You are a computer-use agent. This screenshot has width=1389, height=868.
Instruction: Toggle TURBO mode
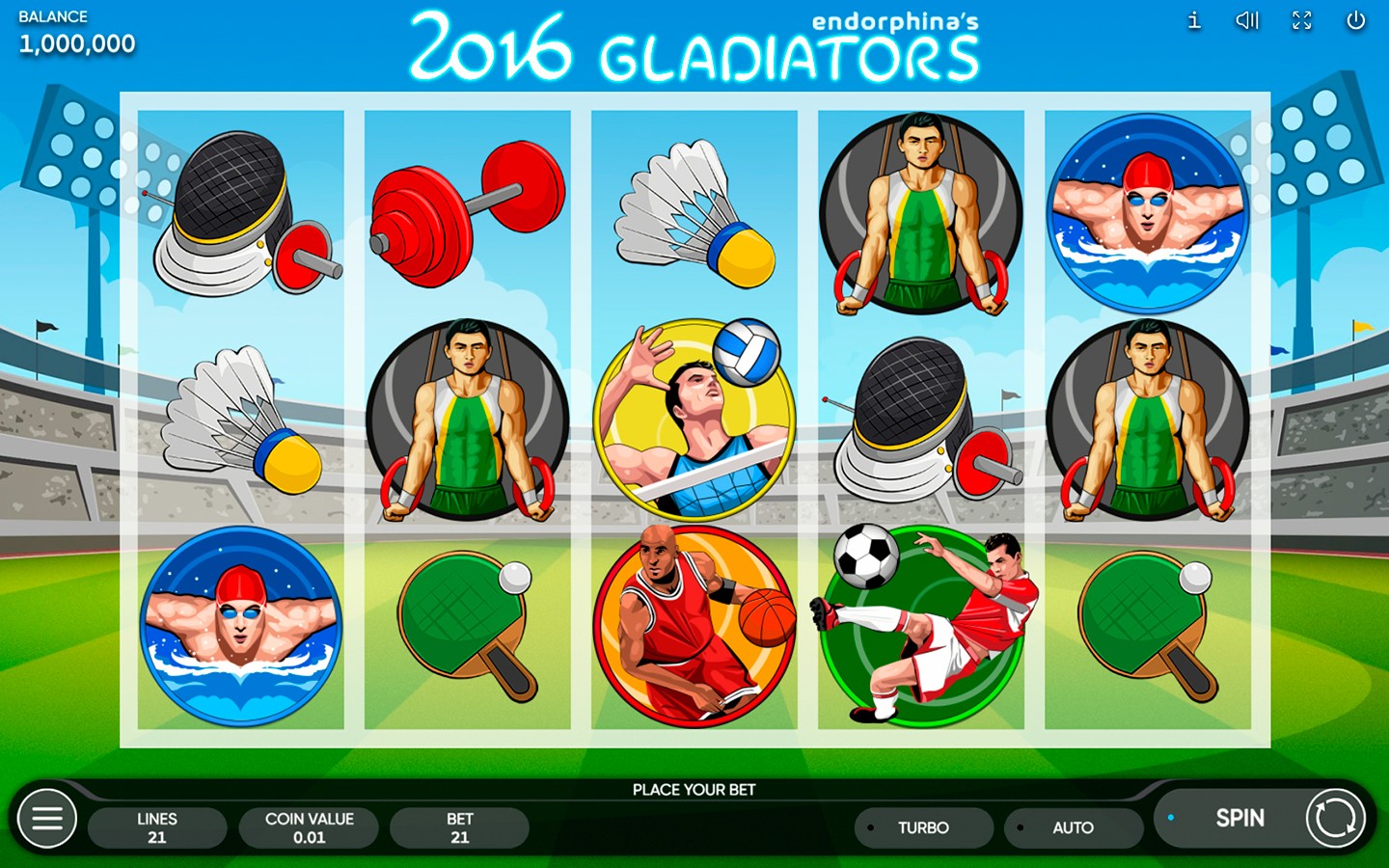pyautogui.click(x=923, y=827)
